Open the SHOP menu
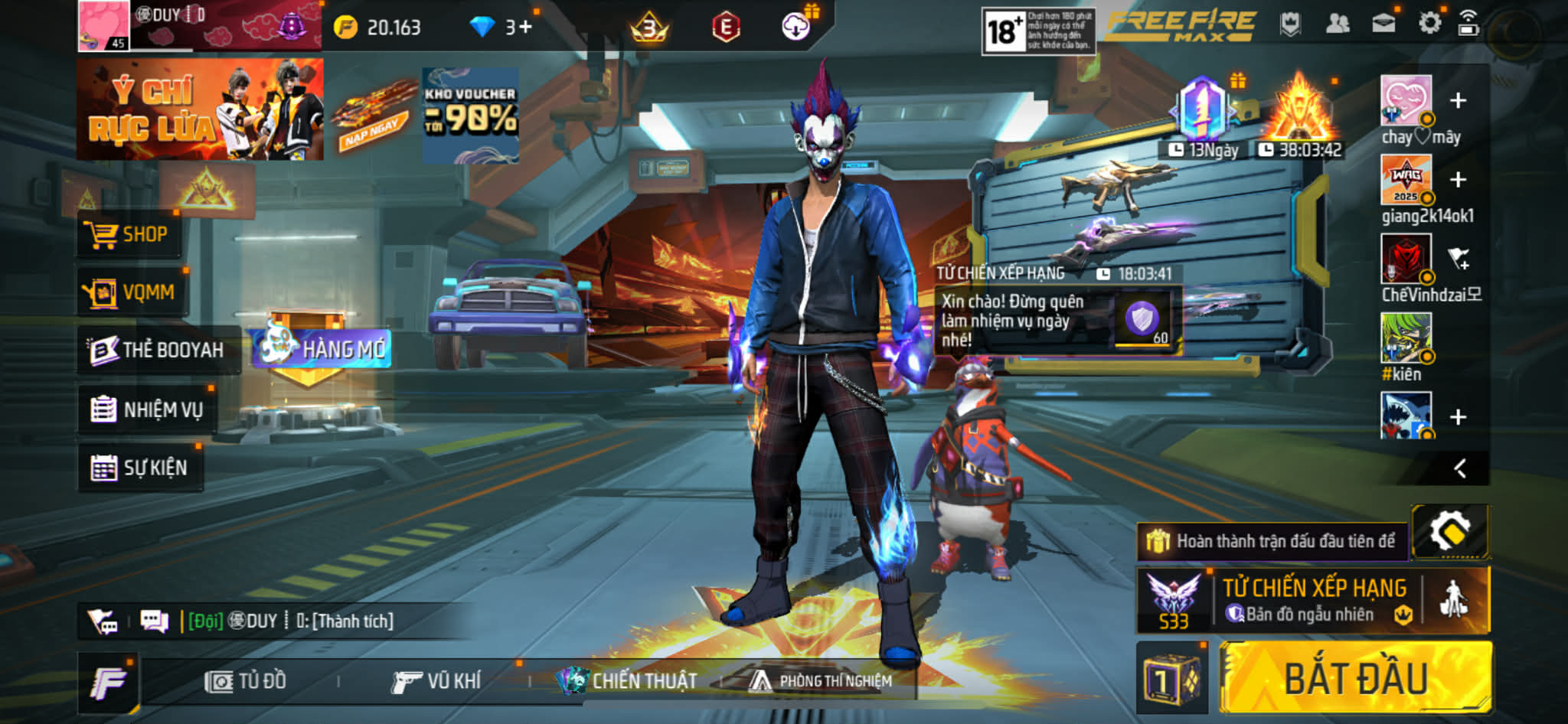Screen dimensions: 1568x724 (x=129, y=234)
